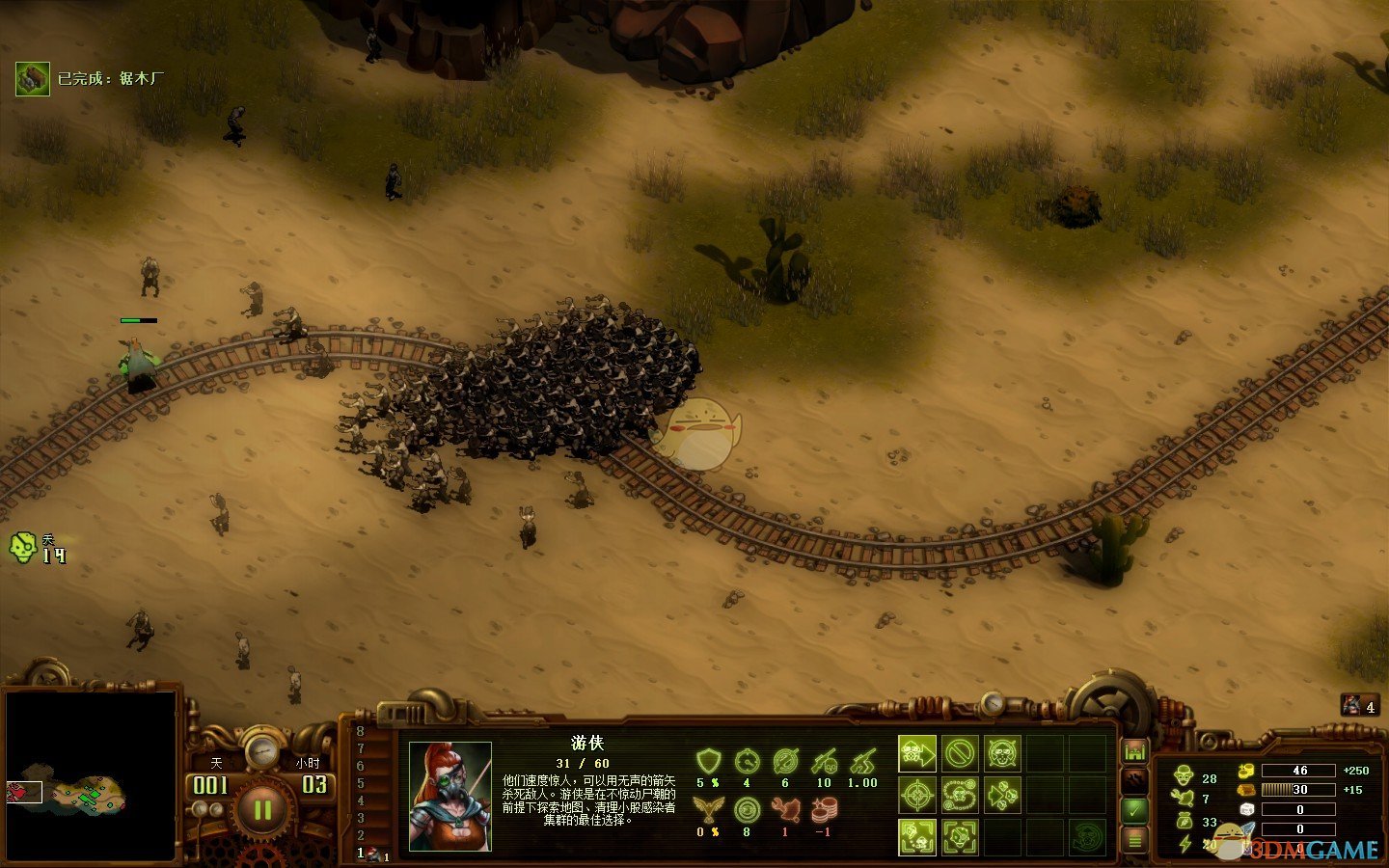Screen dimensions: 1389x868
Task: Pause the game with the gear button
Action: (262, 808)
